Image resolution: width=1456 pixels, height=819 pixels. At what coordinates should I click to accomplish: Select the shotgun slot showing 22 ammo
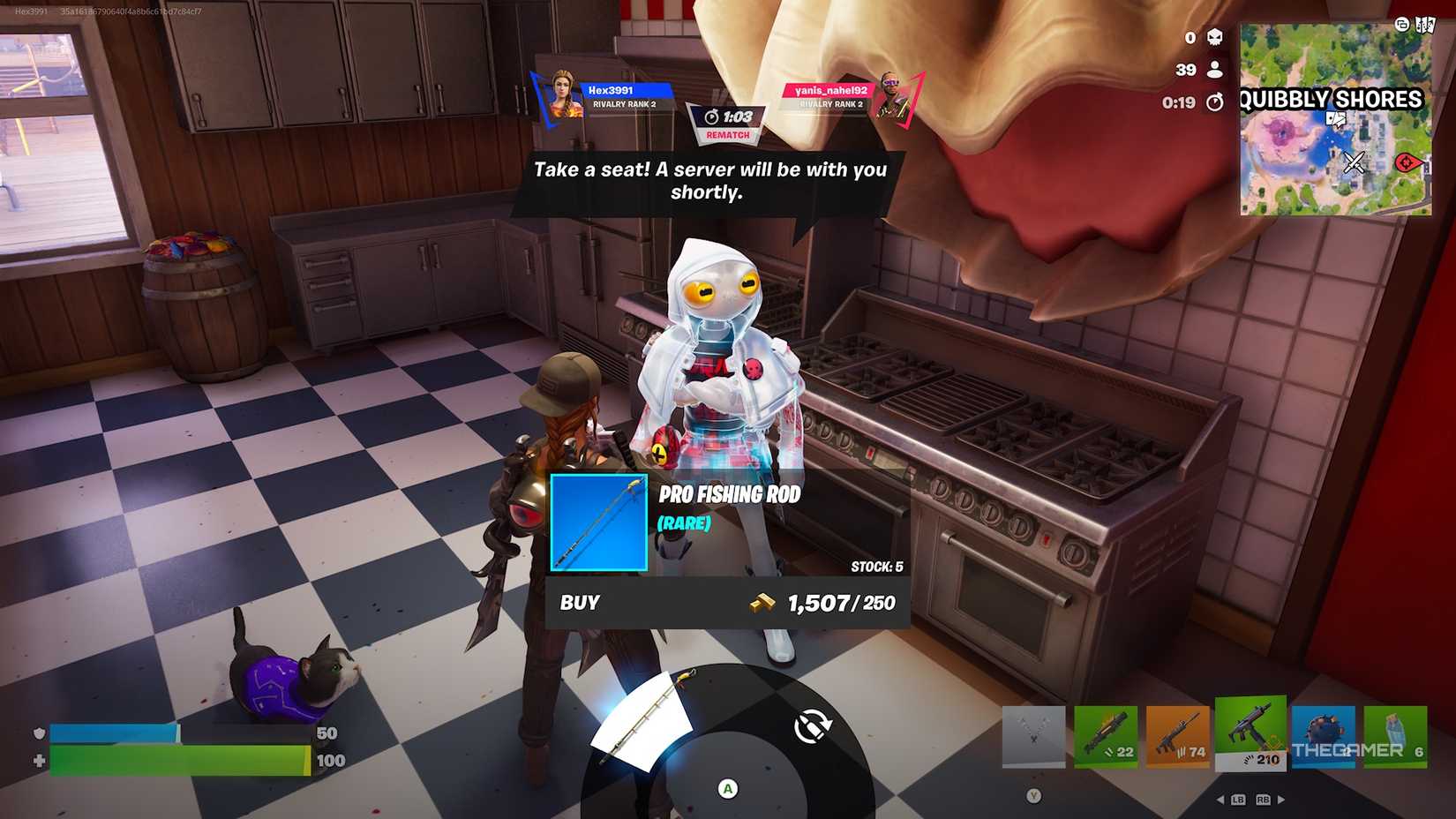tap(1106, 733)
